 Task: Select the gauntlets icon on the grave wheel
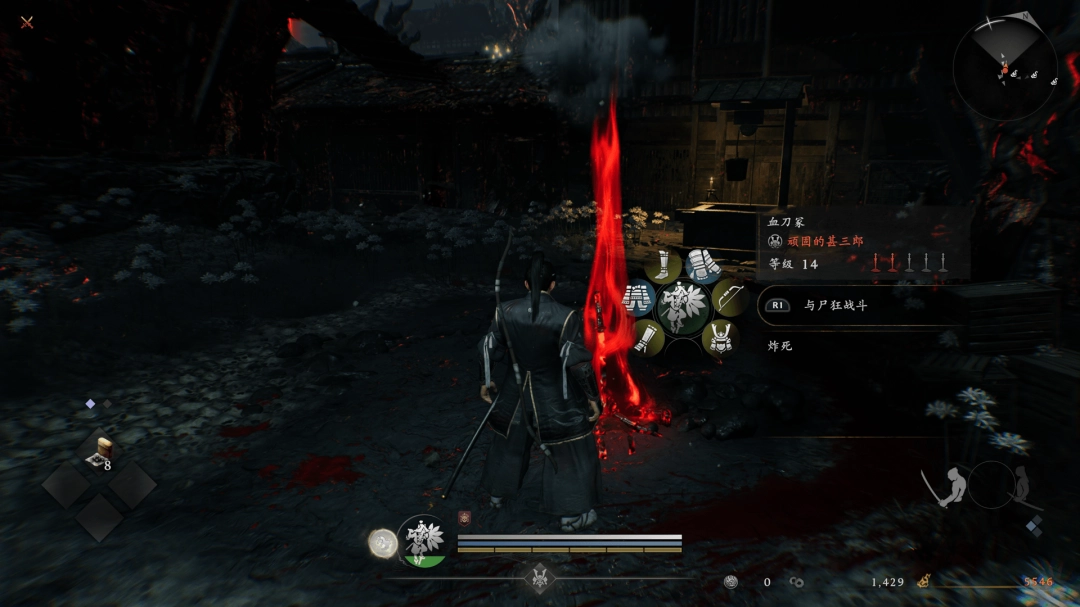[x=704, y=266]
